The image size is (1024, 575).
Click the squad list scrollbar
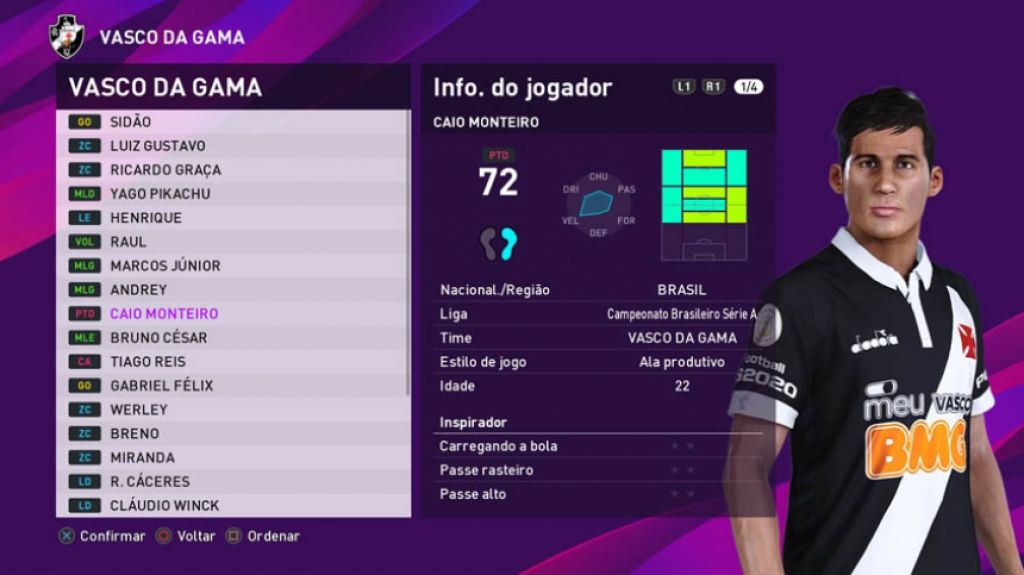(x=408, y=250)
